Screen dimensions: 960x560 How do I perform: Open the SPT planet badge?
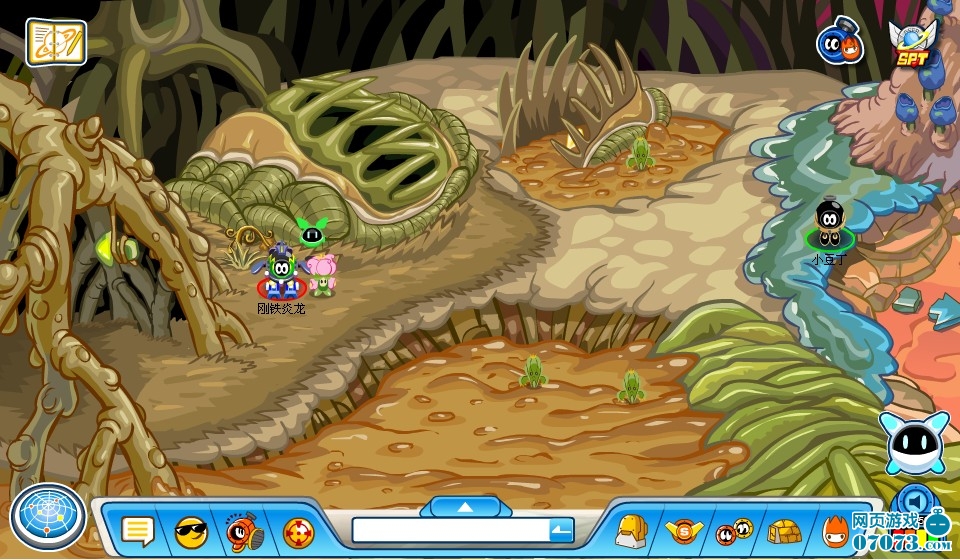[910, 42]
